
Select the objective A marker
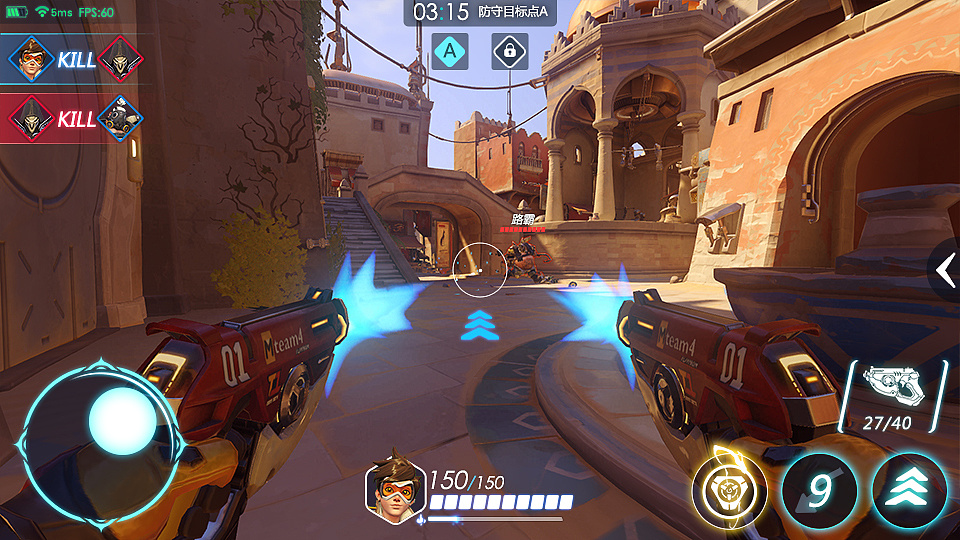(450, 50)
